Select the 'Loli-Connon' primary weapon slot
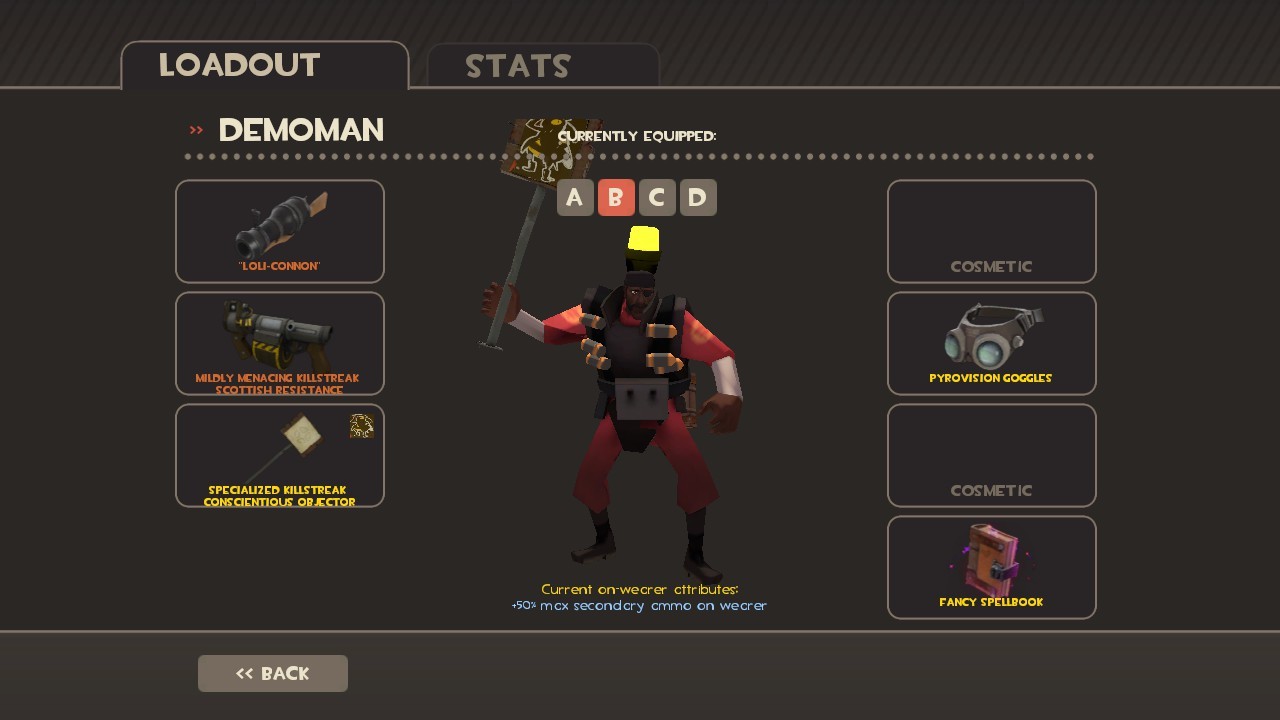1280x720 pixels. [280, 231]
